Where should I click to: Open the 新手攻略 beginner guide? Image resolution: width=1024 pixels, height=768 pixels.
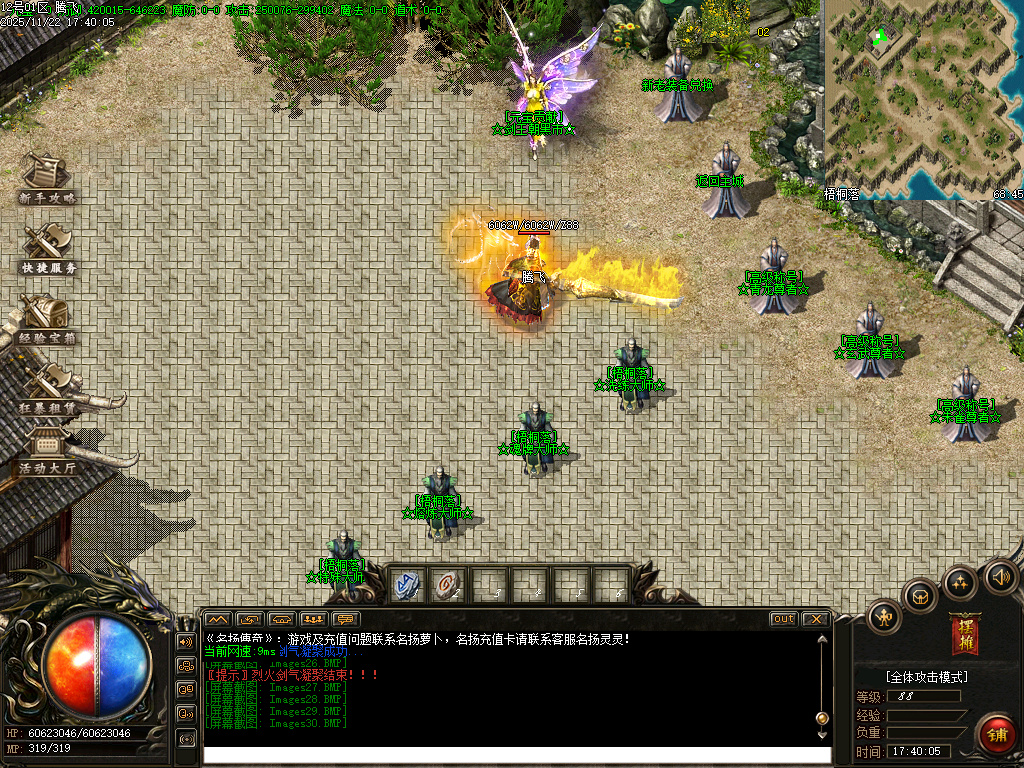click(x=47, y=177)
